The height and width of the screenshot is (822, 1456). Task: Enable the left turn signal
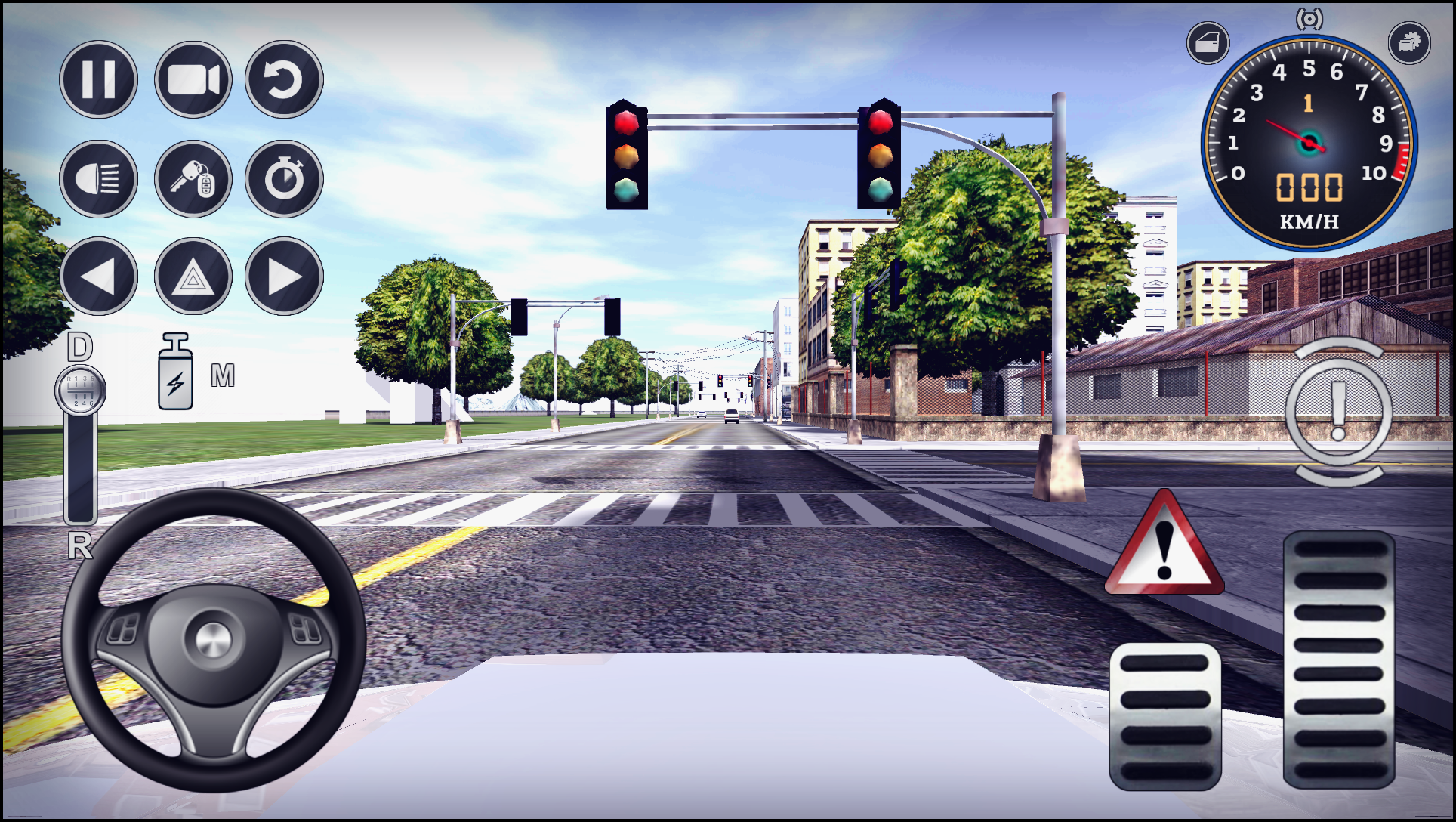click(98, 277)
